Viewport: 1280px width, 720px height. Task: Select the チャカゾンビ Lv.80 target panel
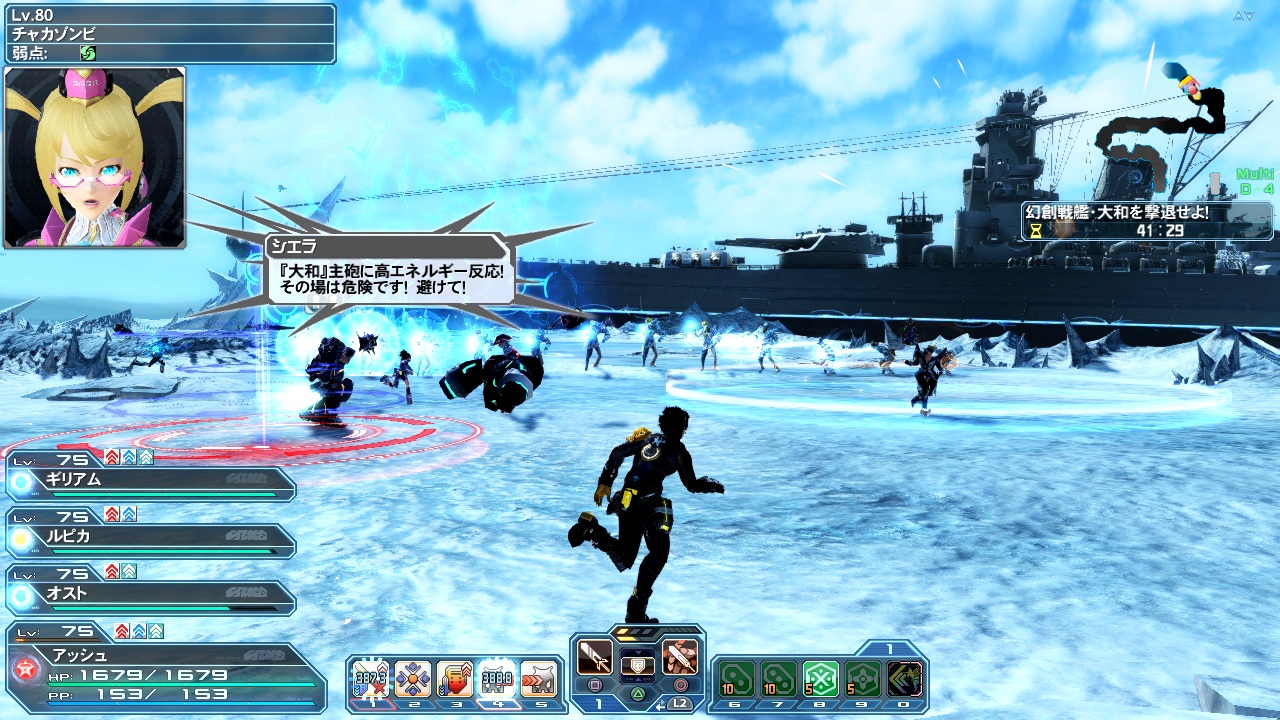(168, 33)
